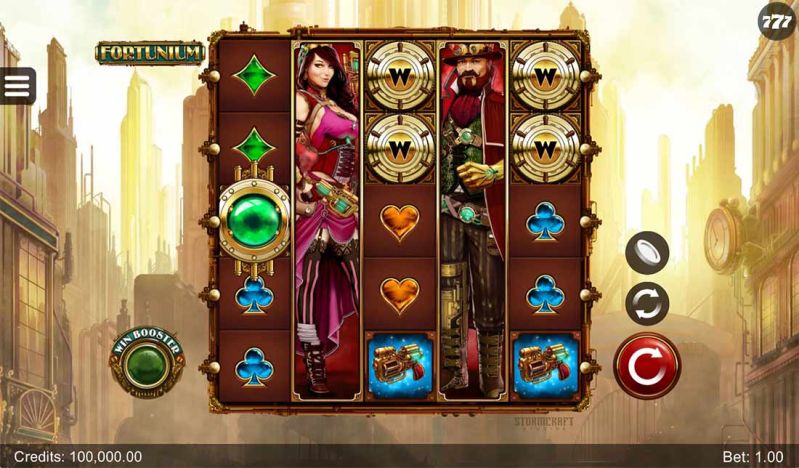Spin the reels with the red button
799x468 pixels.
647,366
